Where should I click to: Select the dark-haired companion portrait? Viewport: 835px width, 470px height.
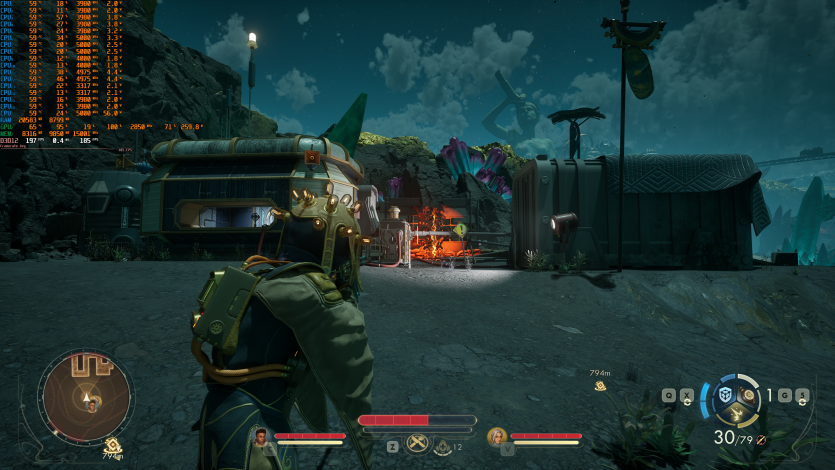(261, 436)
